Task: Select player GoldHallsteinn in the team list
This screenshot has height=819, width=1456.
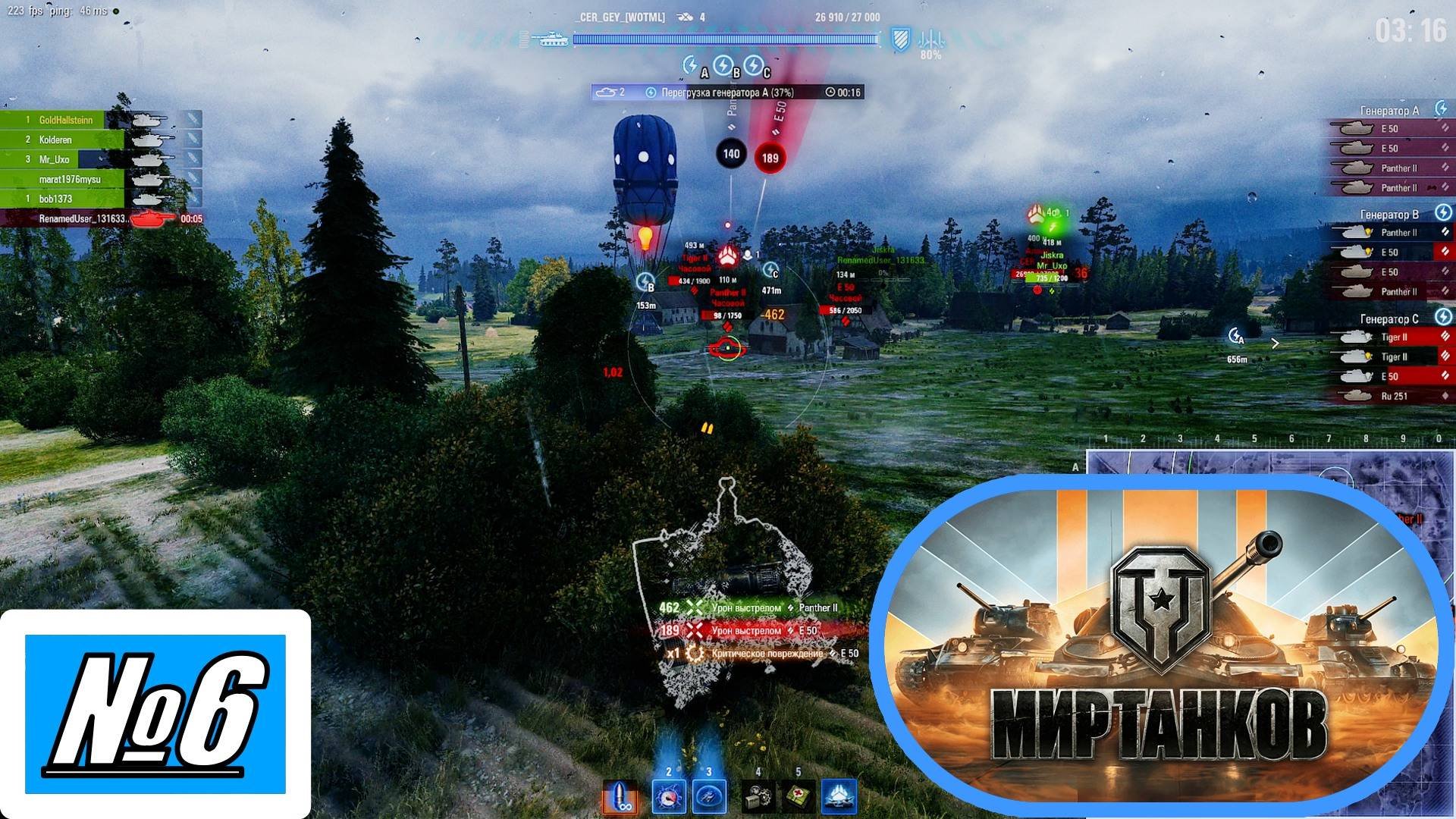Action: pos(66,120)
